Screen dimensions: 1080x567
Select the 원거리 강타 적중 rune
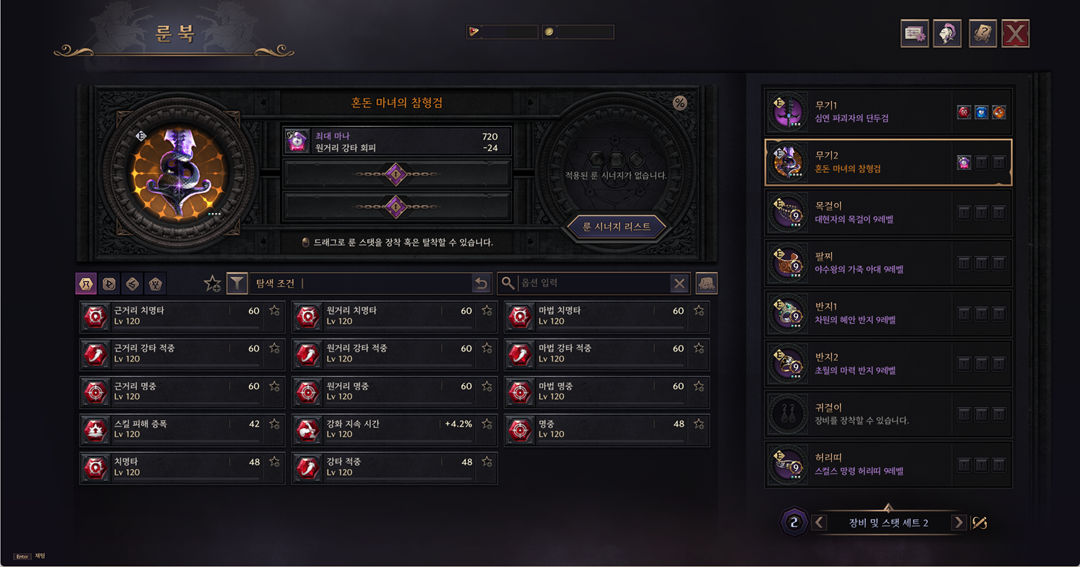pos(383,354)
